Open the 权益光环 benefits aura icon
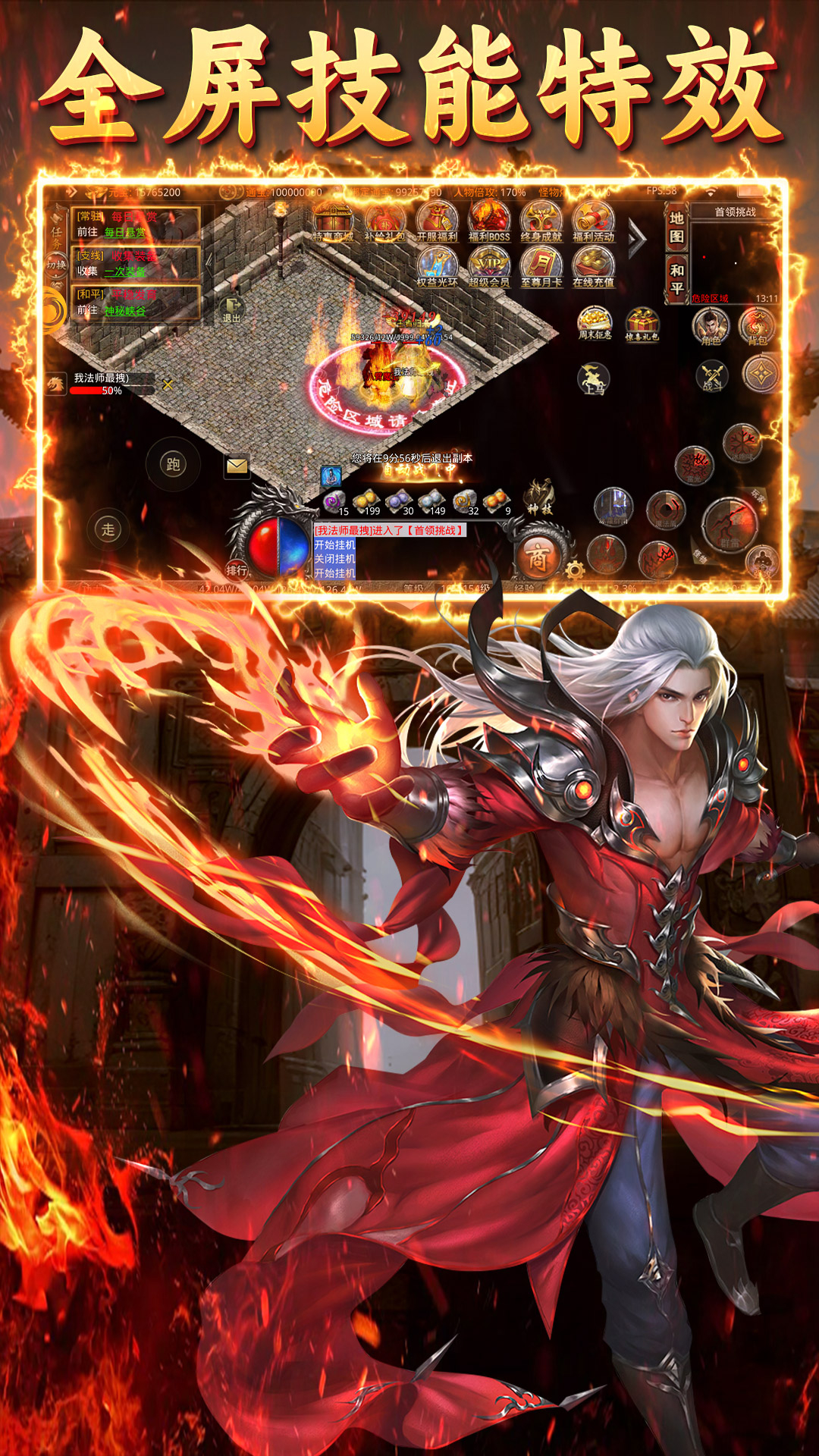This screenshot has height=1456, width=819. (x=437, y=268)
